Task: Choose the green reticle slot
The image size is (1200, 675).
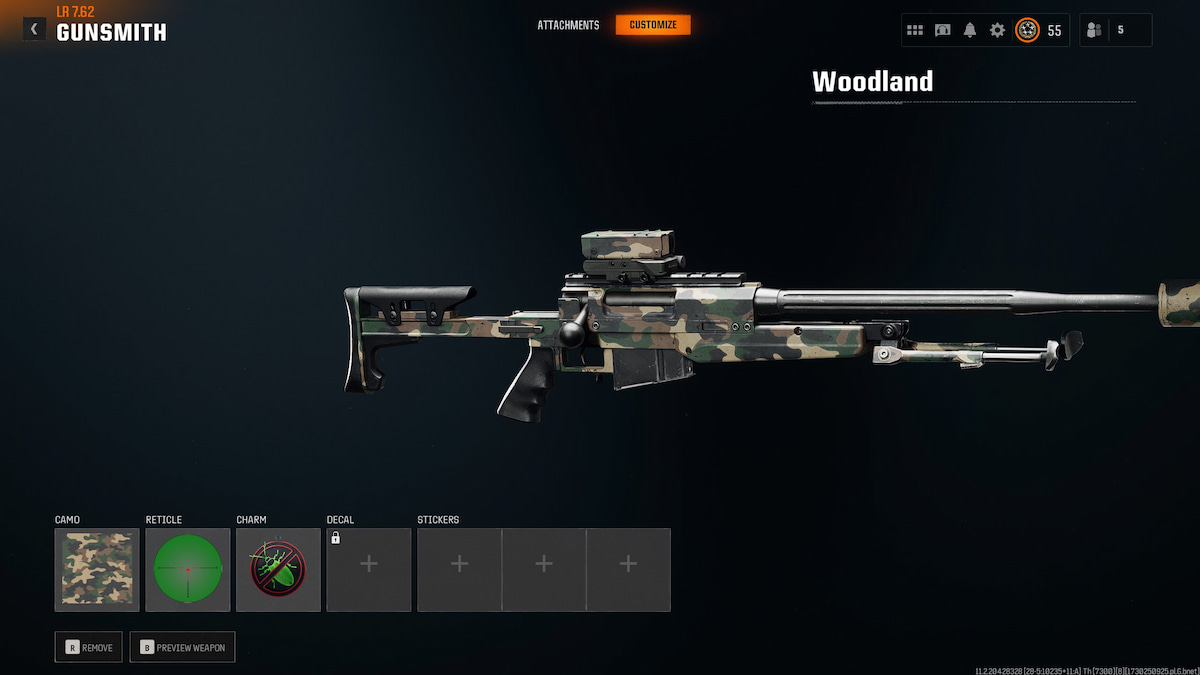Action: click(187, 570)
